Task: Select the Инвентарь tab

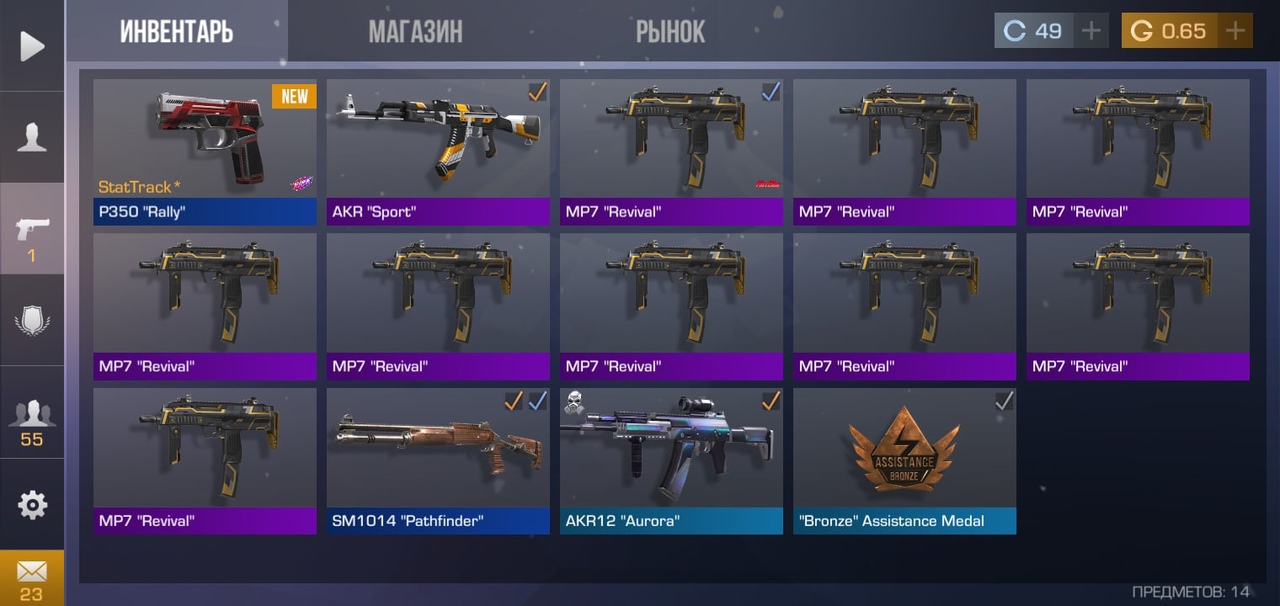Action: pos(177,32)
